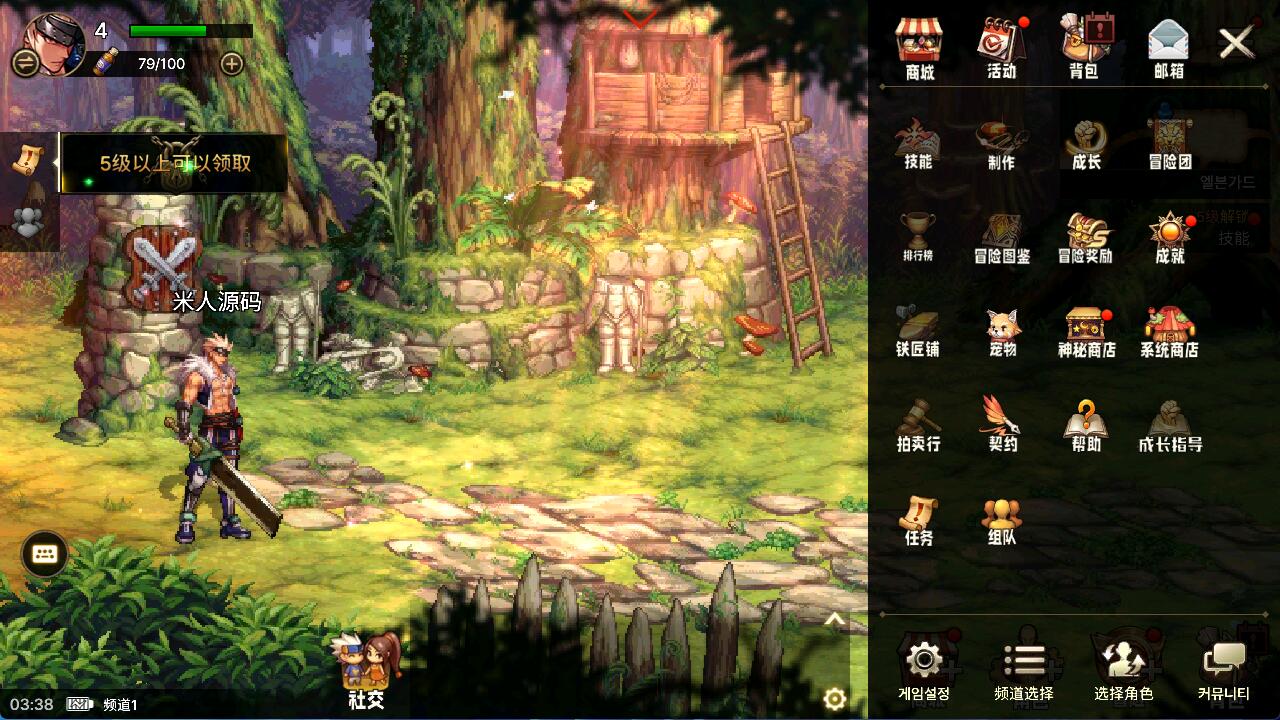The height and width of the screenshot is (720, 1280).
Task: Open 频道选择 channel selection
Action: [x=1023, y=670]
